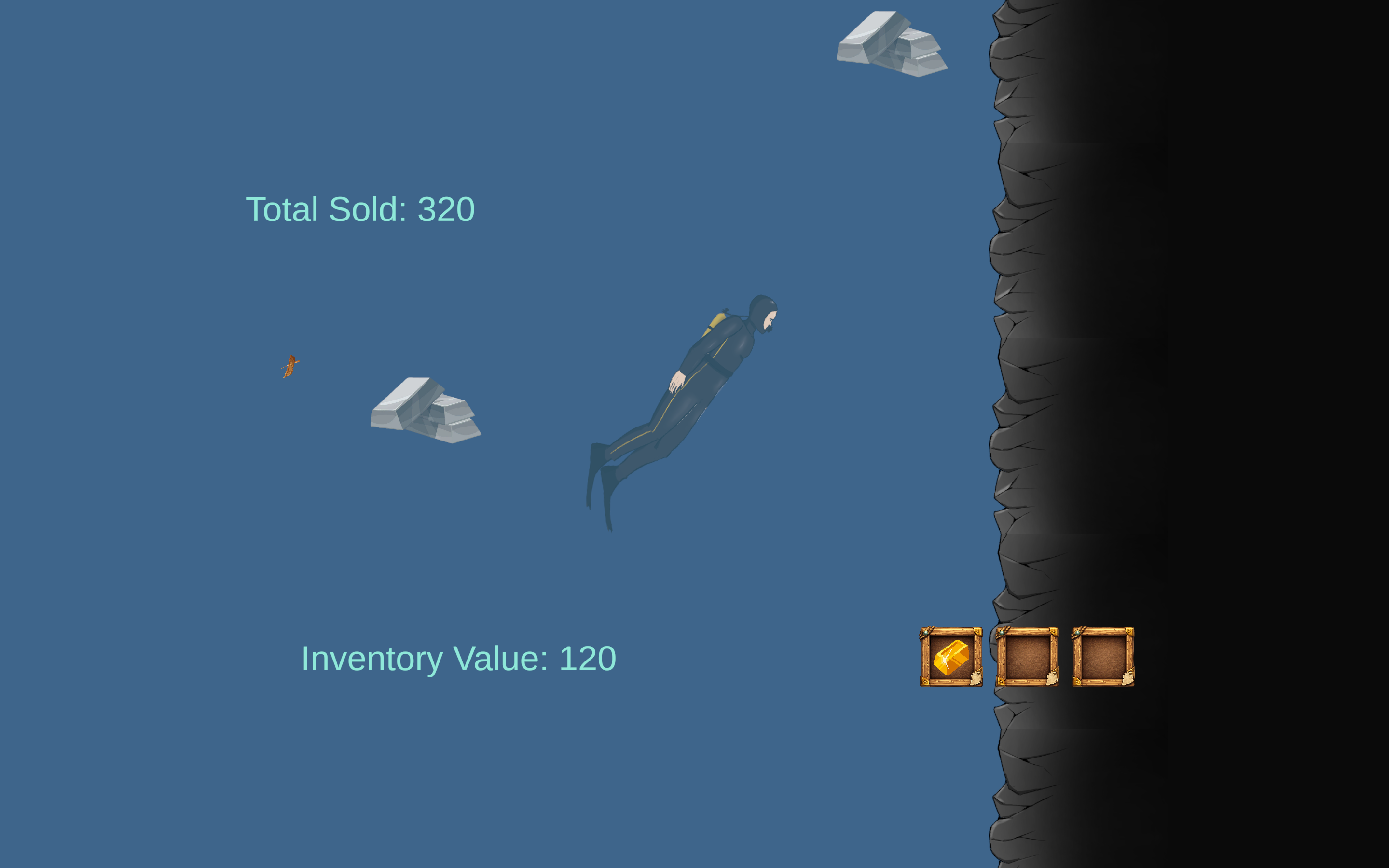
Task: Select the gold bar inventory slot
Action: pyautogui.click(x=951, y=657)
